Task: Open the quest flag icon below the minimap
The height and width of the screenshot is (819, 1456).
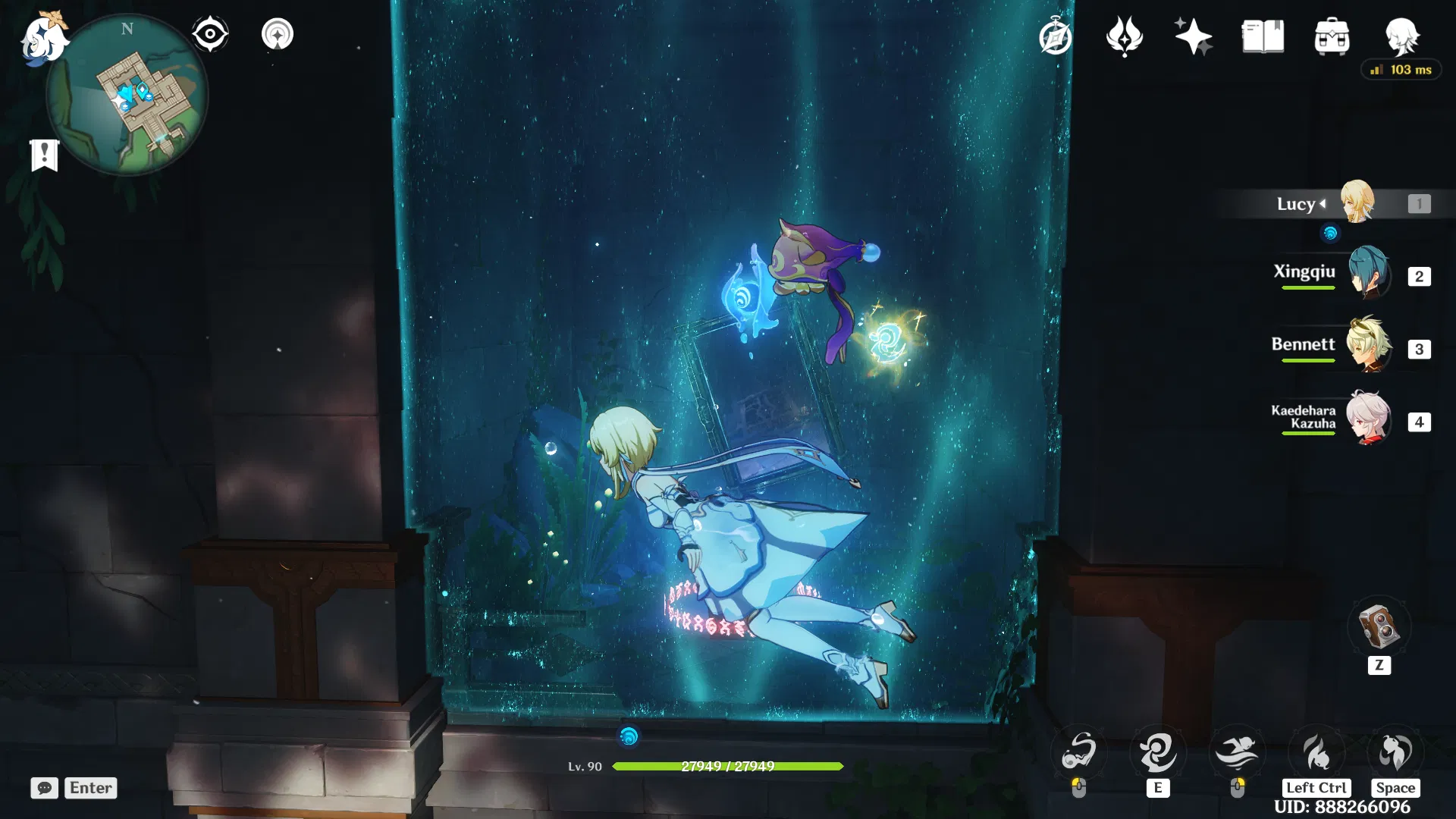Action: 45,155
